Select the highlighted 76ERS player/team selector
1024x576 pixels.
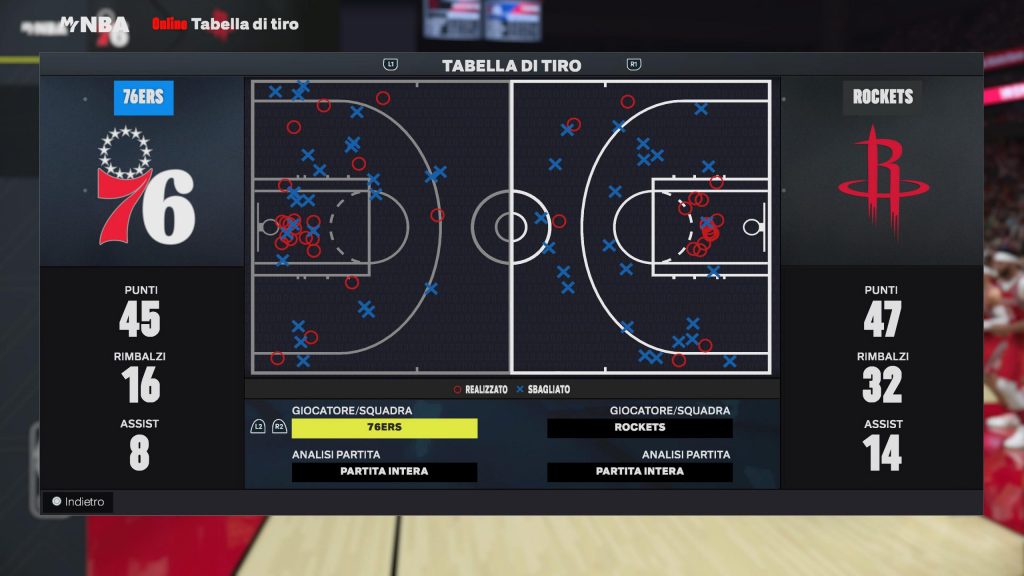point(384,428)
